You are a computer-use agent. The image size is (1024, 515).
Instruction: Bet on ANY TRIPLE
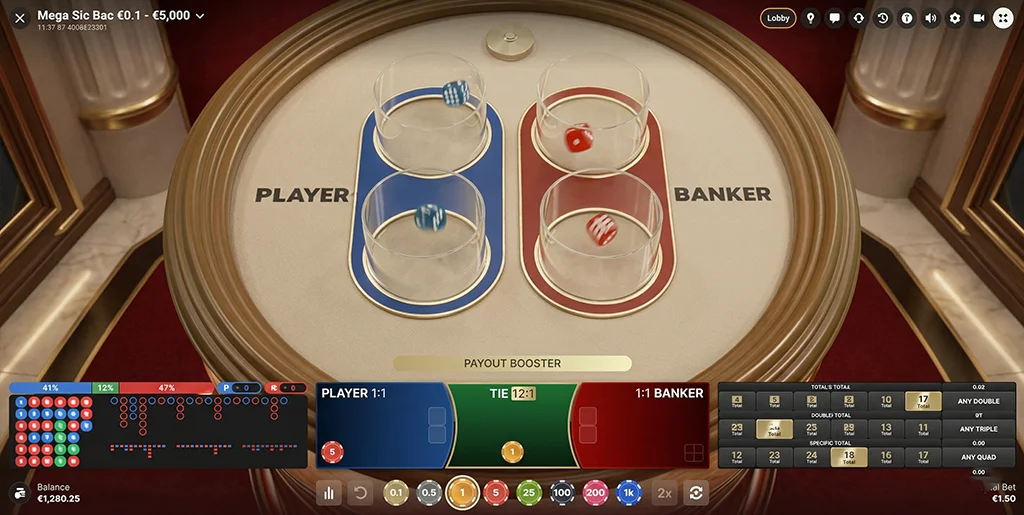[978, 429]
